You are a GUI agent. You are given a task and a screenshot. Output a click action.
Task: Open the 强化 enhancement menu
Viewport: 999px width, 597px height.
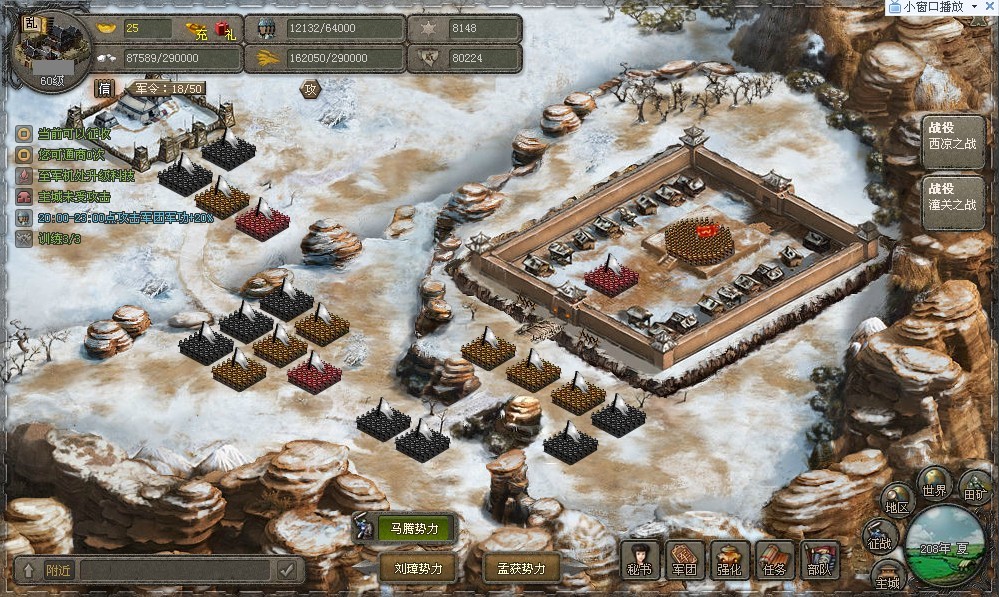730,560
